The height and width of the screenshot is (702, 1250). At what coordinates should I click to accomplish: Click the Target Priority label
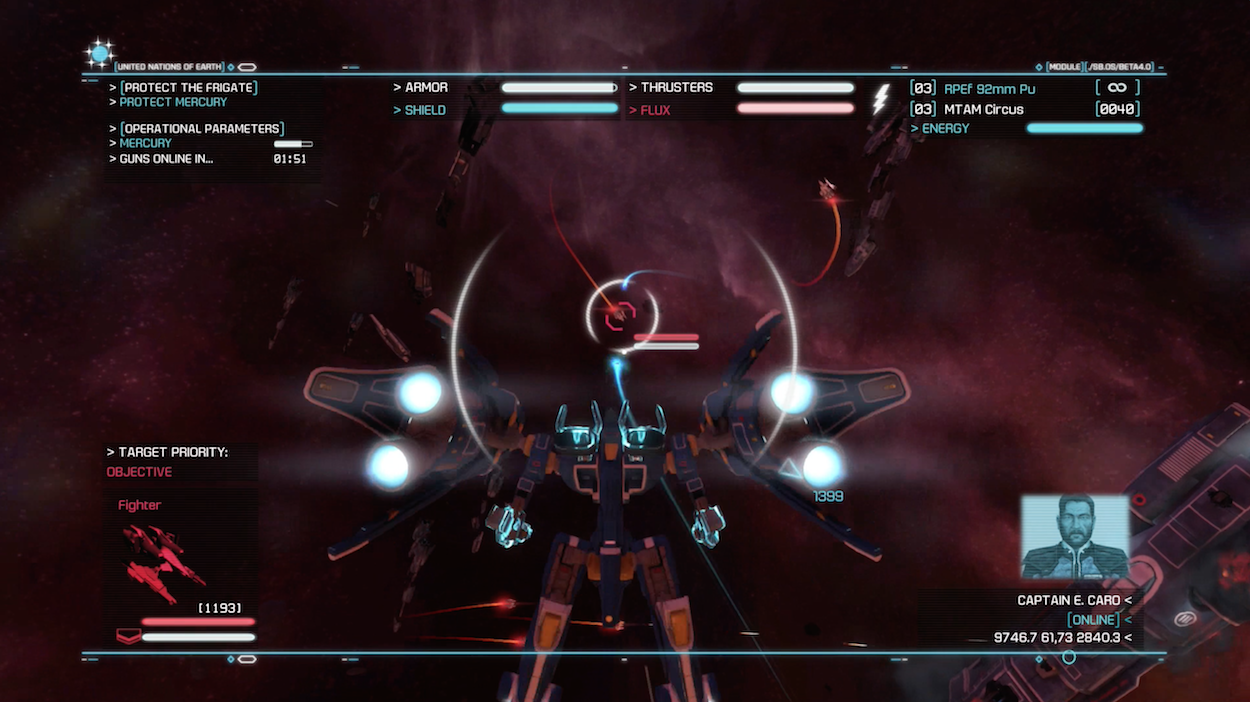[172, 452]
